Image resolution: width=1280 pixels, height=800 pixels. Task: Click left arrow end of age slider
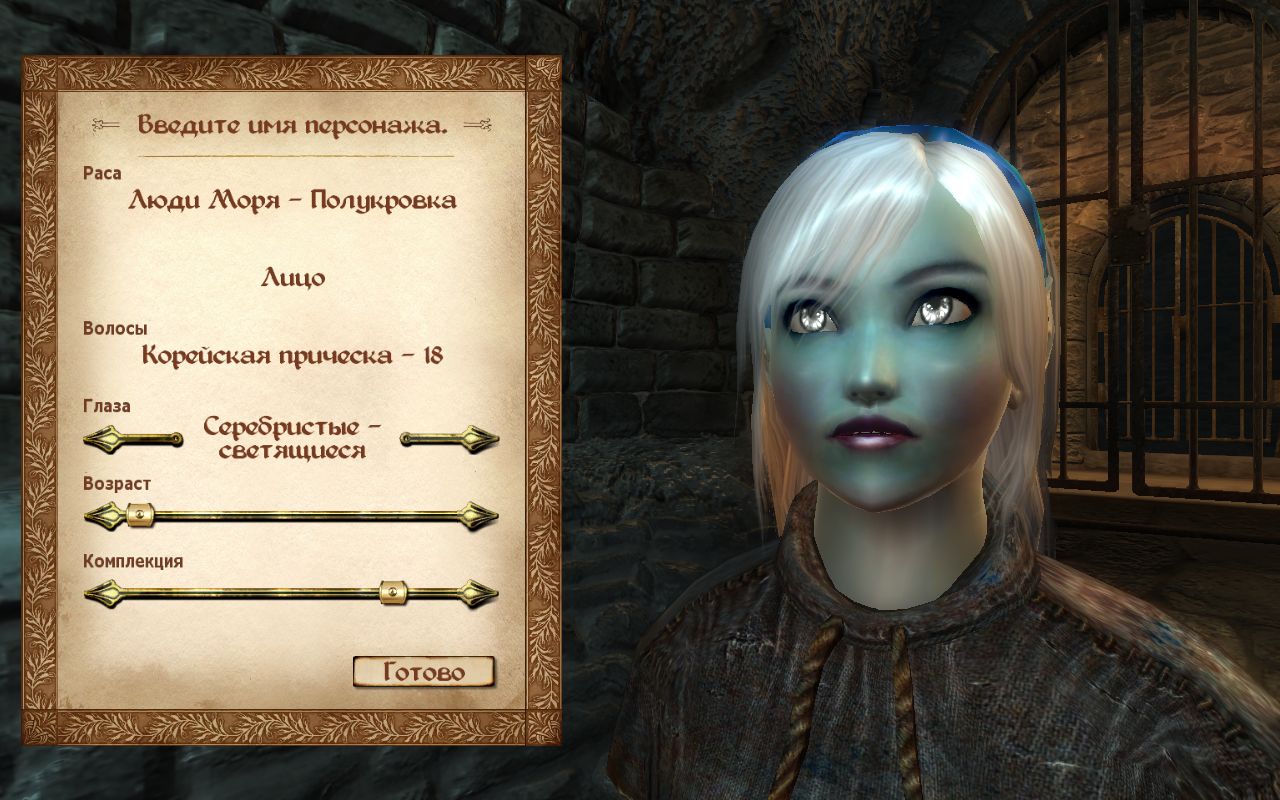click(x=101, y=516)
